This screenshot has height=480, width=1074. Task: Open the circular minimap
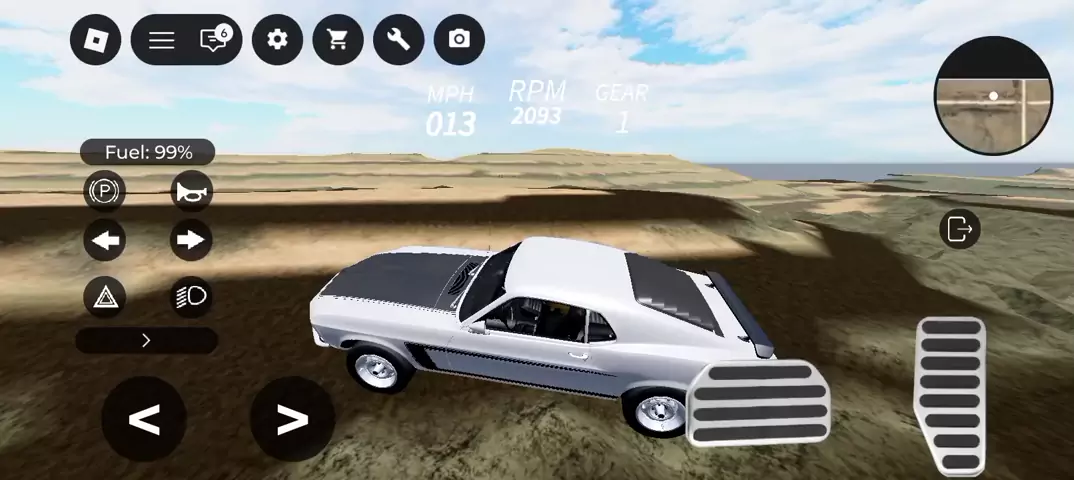[x=994, y=97]
